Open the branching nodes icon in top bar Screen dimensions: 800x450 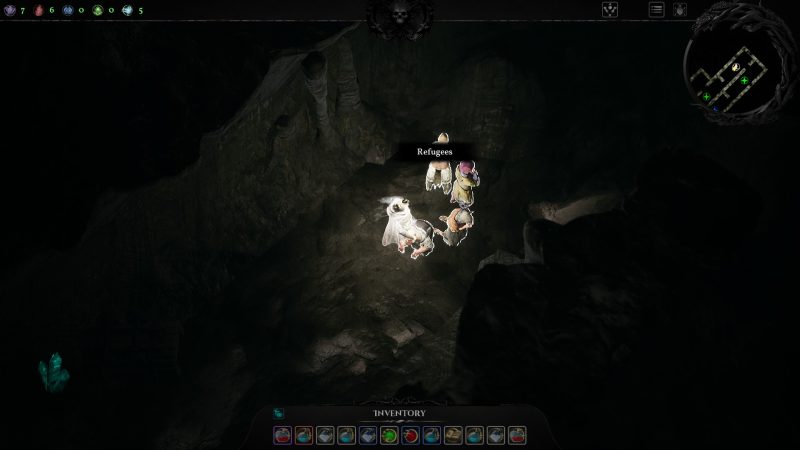[609, 10]
